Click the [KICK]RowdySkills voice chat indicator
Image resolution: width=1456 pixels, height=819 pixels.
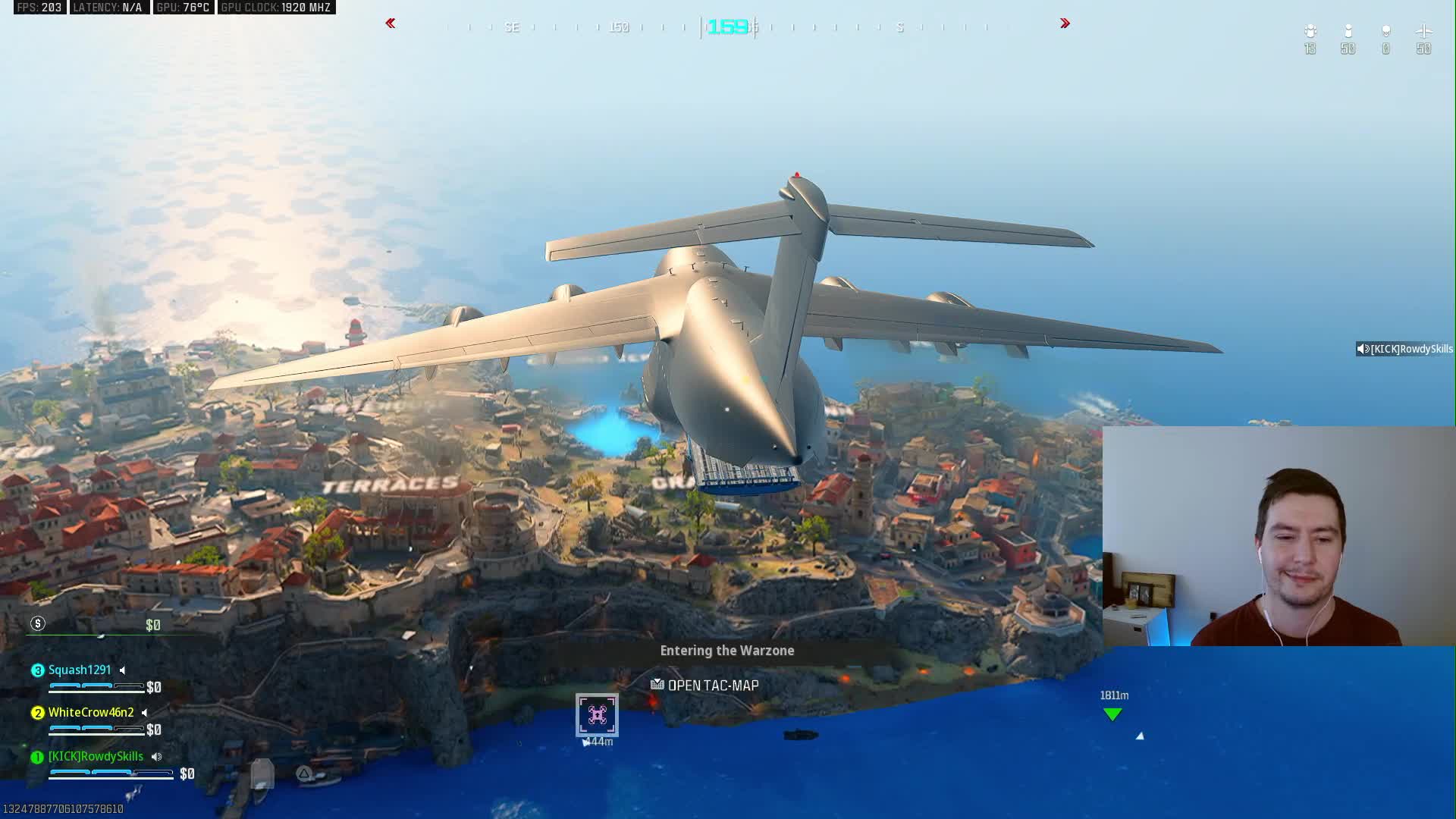1404,349
